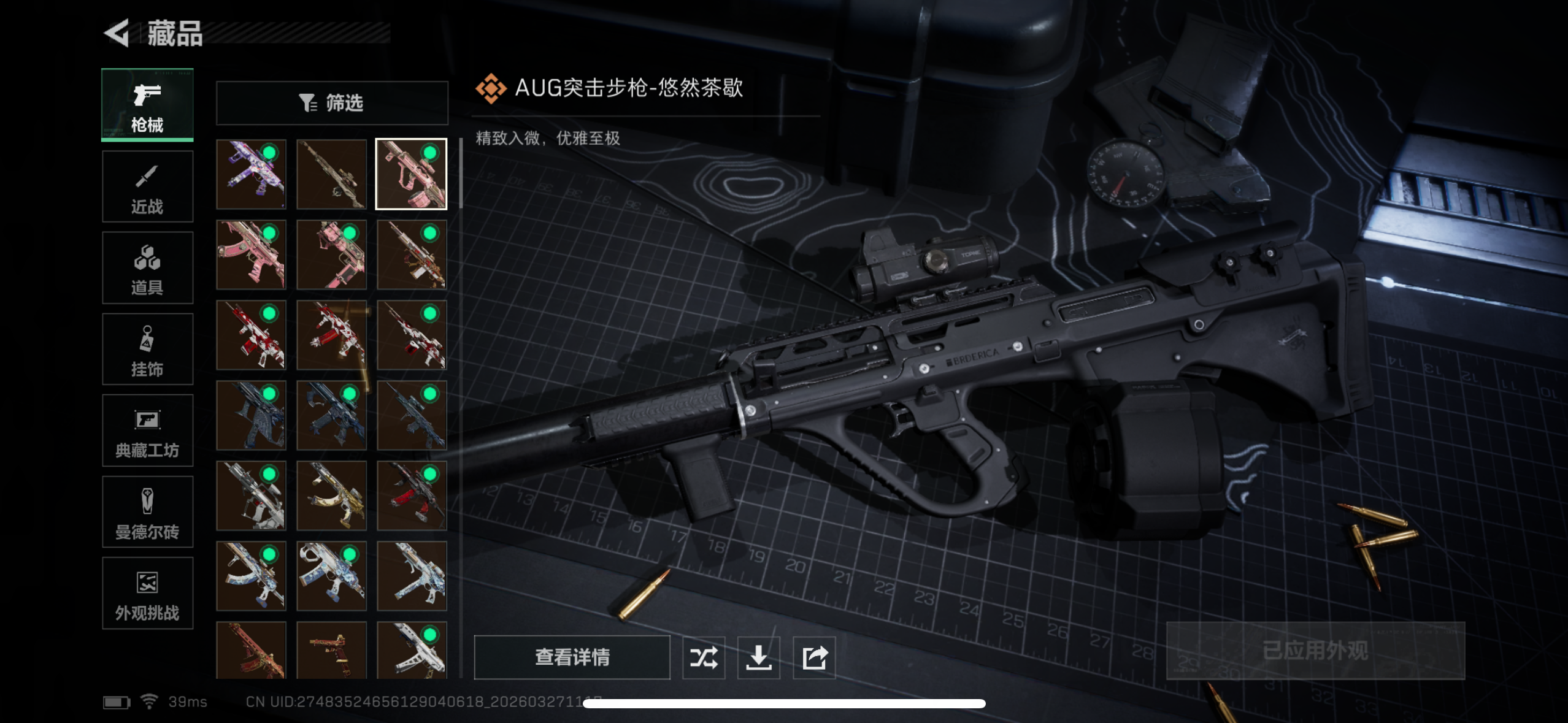1568x723 pixels.
Task: Click the 查看详情 details button
Action: click(x=572, y=657)
